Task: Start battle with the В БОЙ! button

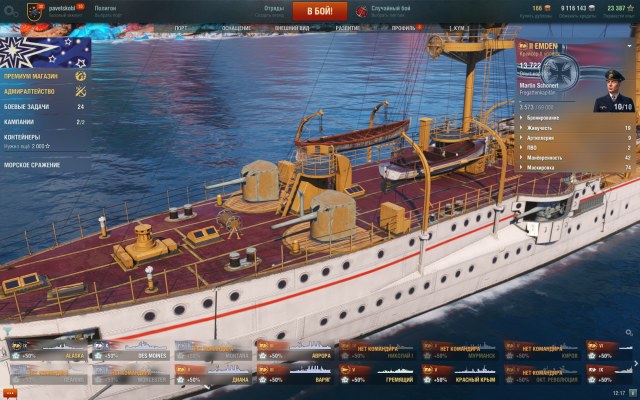Action: (x=320, y=11)
